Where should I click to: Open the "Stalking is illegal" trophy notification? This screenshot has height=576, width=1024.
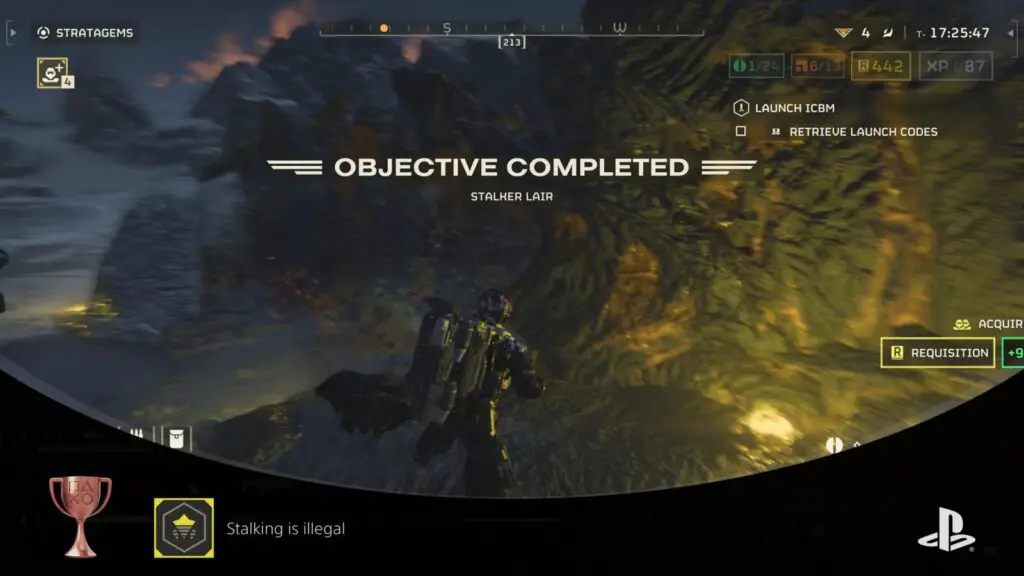point(285,529)
